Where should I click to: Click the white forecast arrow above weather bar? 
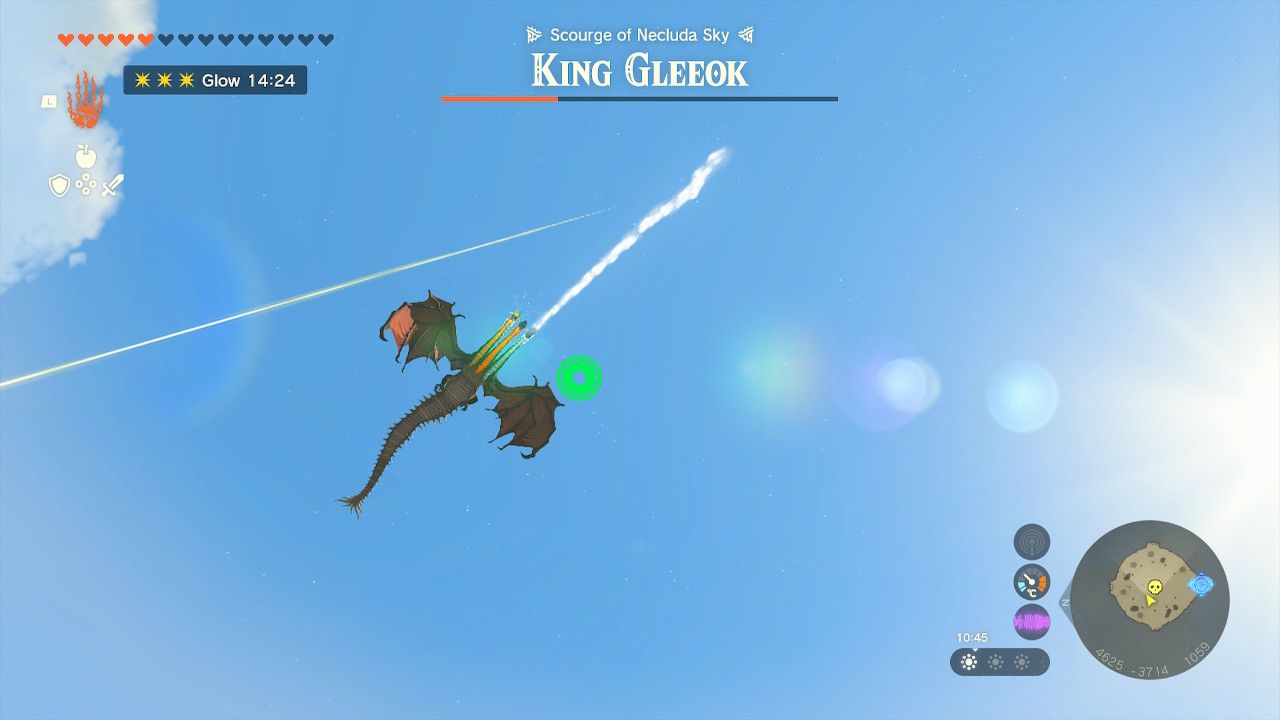coord(974,650)
